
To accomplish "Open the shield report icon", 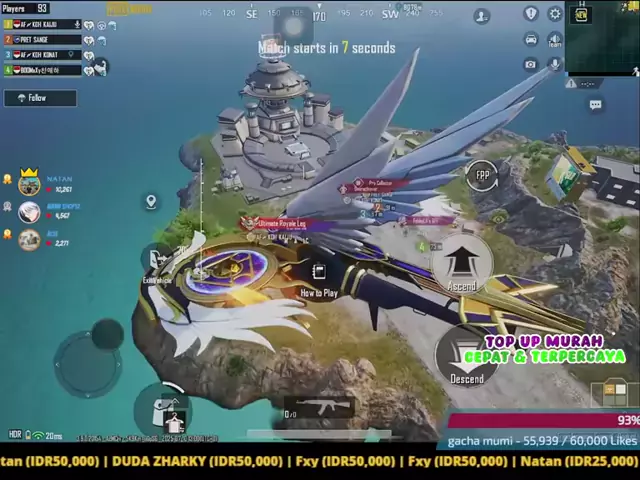I will [530, 14].
